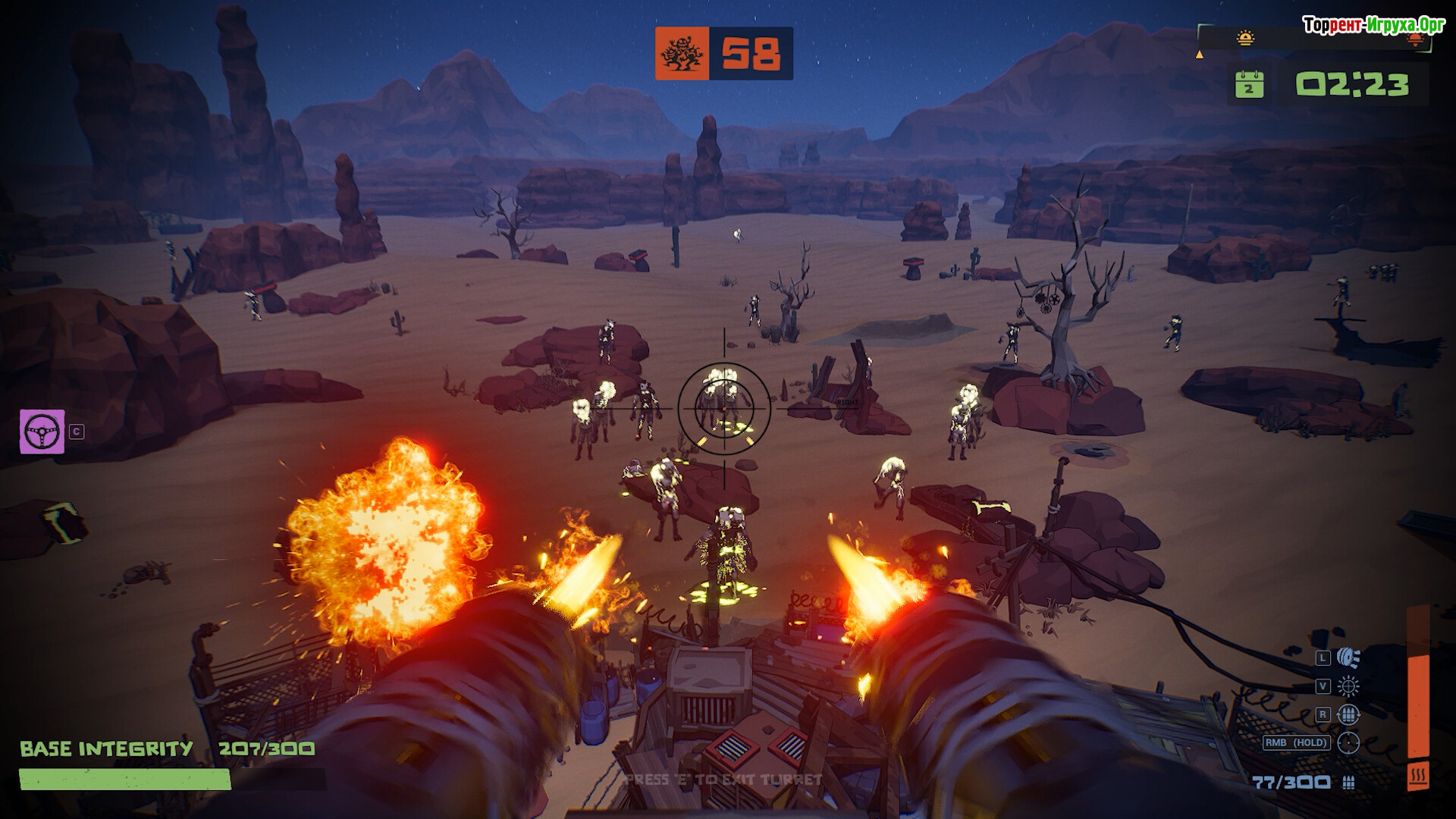Click the spotlight lamp icon
Image resolution: width=1456 pixels, height=819 pixels.
tap(1348, 657)
